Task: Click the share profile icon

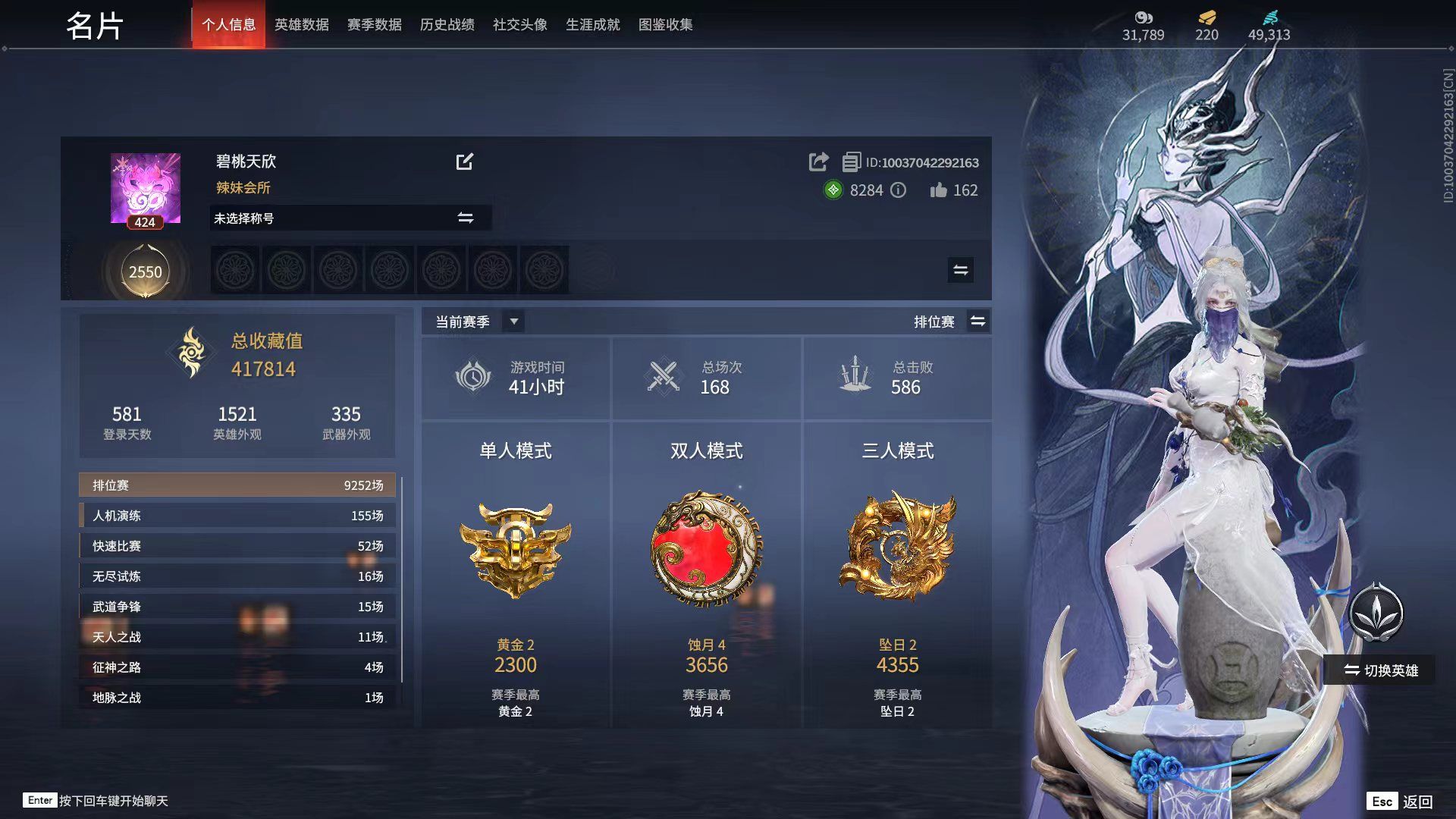Action: (x=818, y=162)
